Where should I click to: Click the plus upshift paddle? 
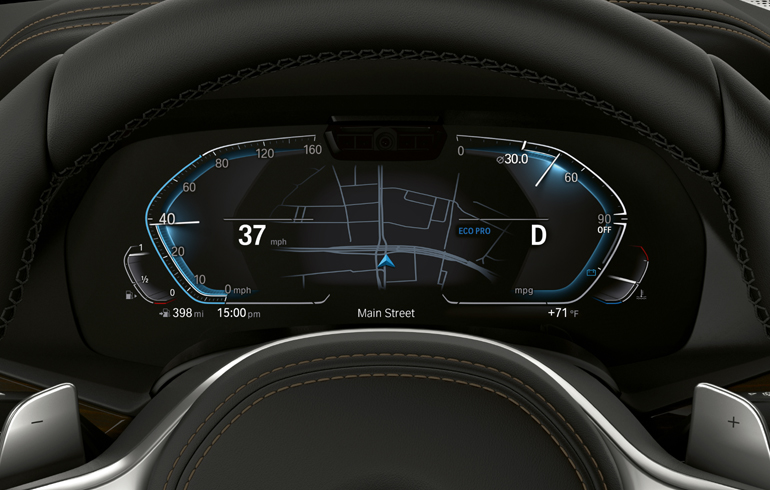(x=732, y=423)
